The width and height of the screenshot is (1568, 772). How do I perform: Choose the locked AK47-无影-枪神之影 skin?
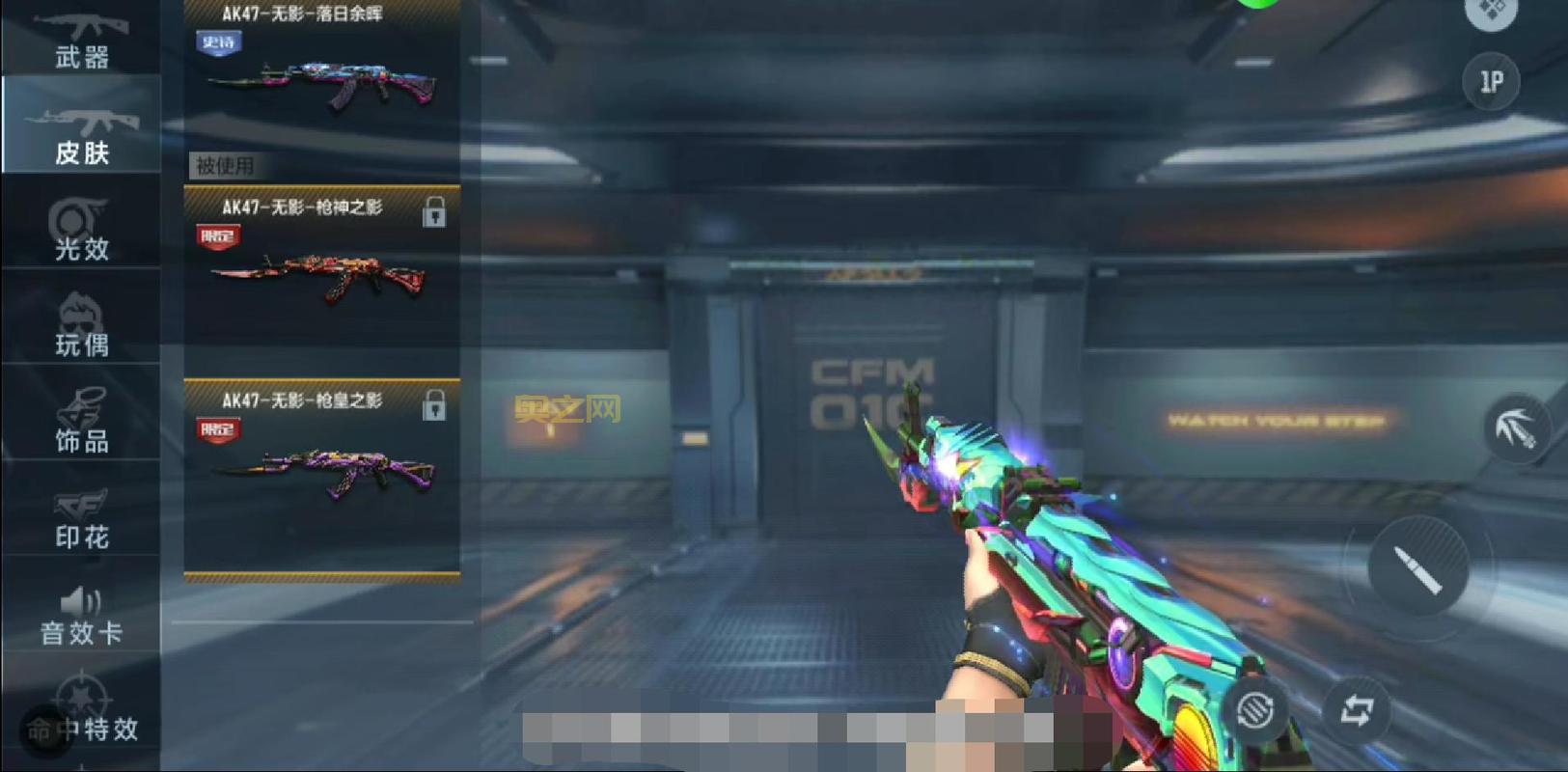(x=321, y=265)
